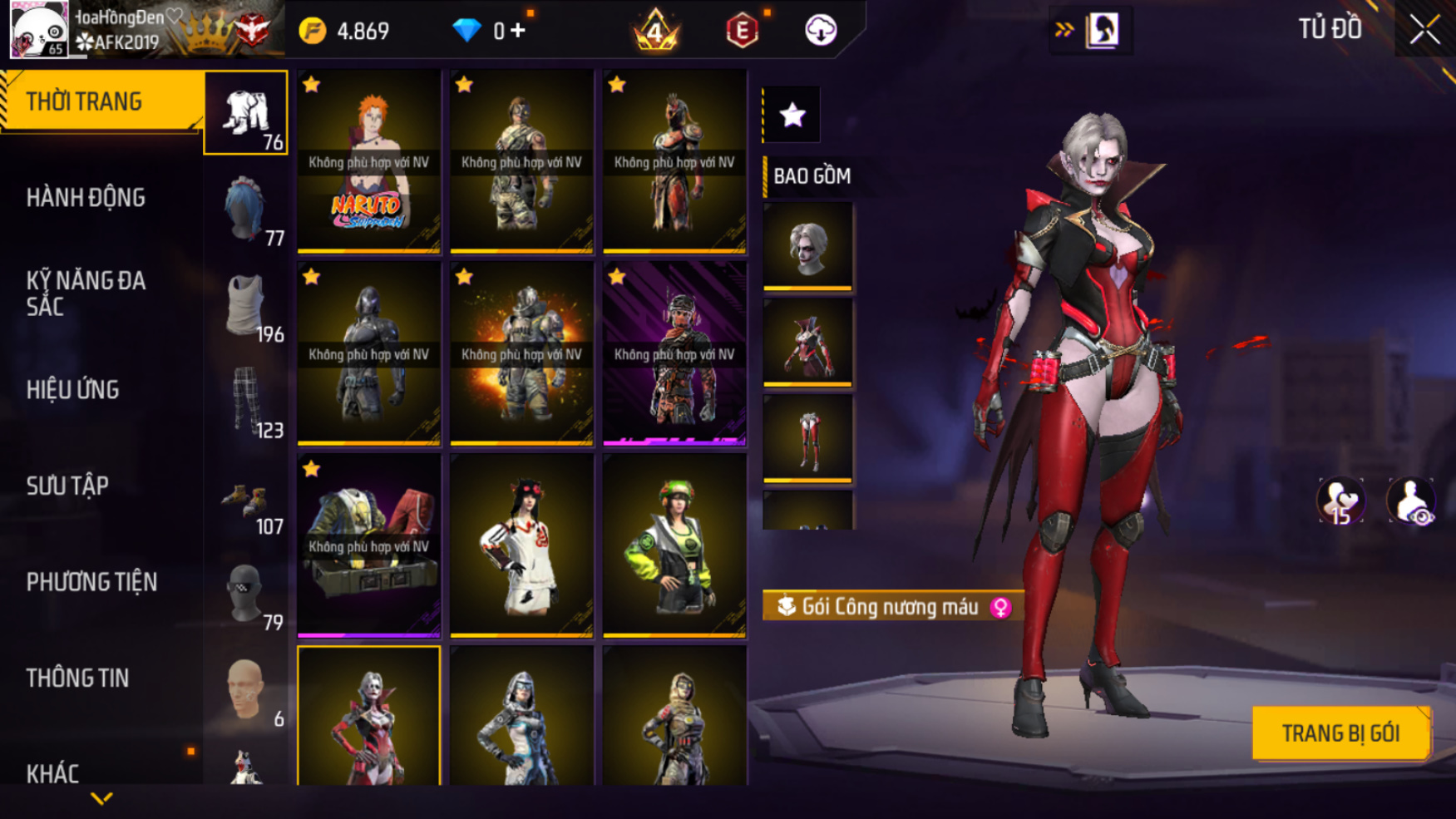Select the Naruto Shippuden outfit bundle
The height and width of the screenshot is (819, 1456).
coord(368,160)
